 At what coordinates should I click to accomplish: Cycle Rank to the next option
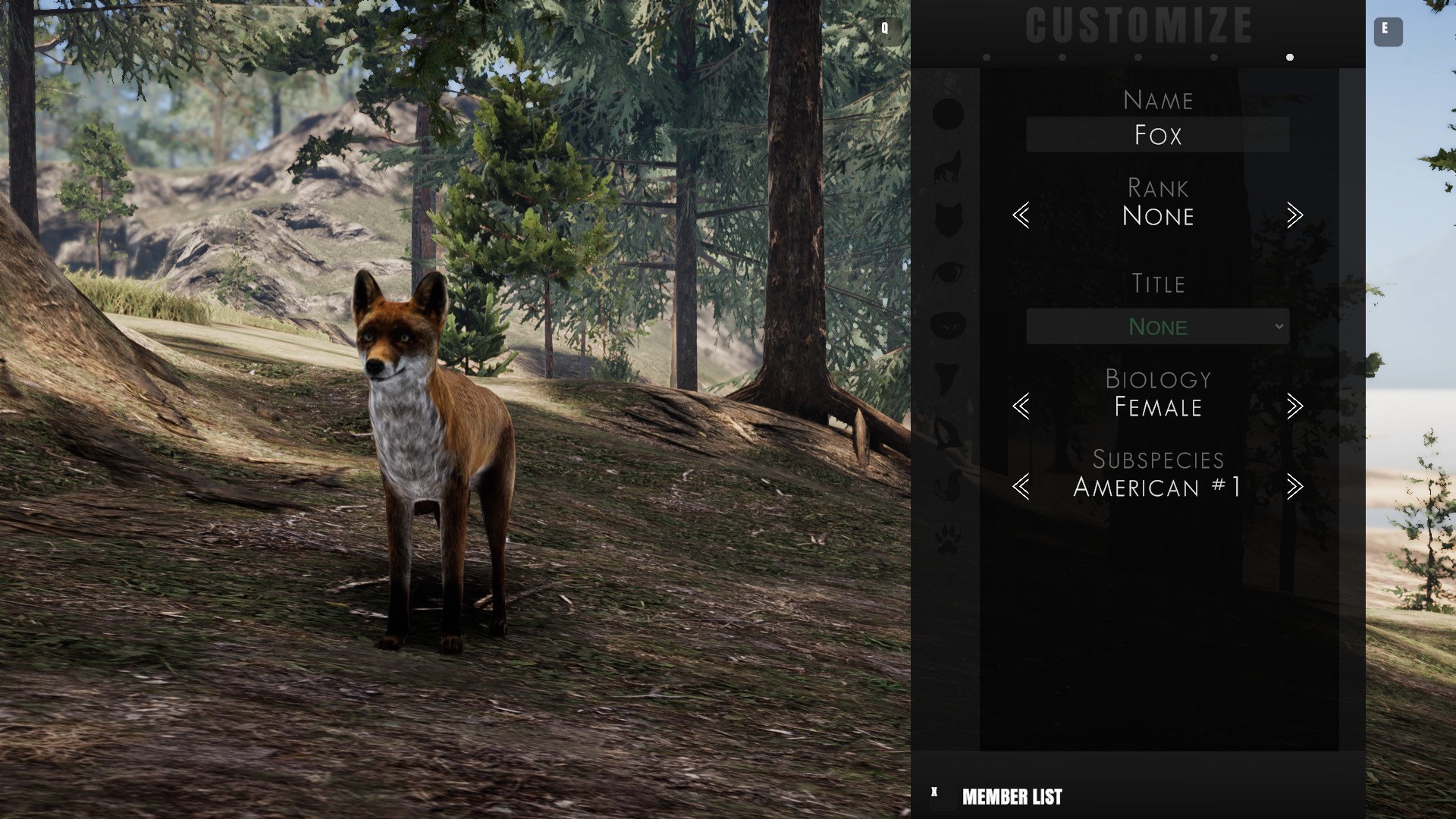click(x=1294, y=215)
